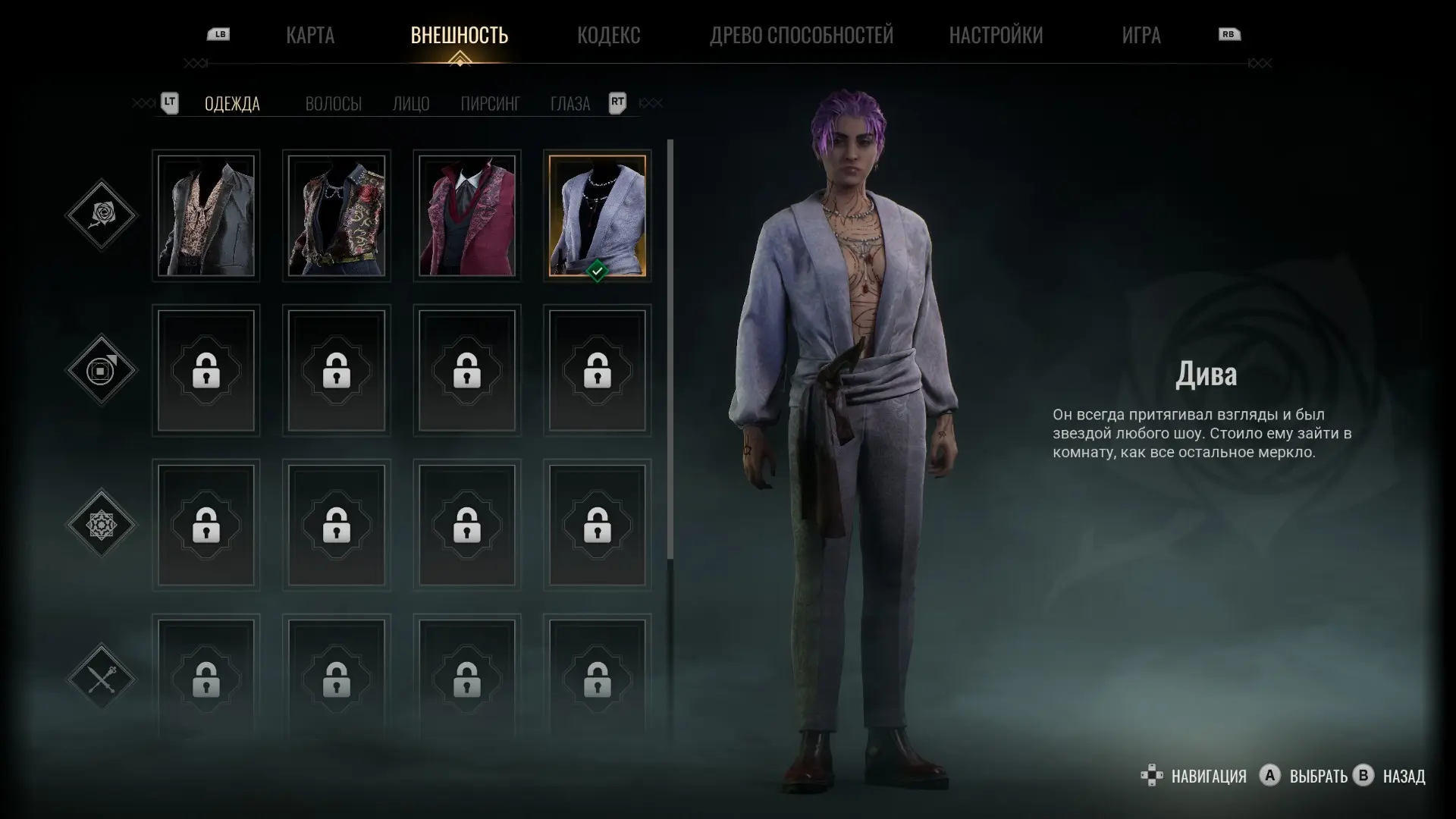Click the ornamental seal category icon
Image resolution: width=1456 pixels, height=819 pixels.
pyautogui.click(x=101, y=526)
